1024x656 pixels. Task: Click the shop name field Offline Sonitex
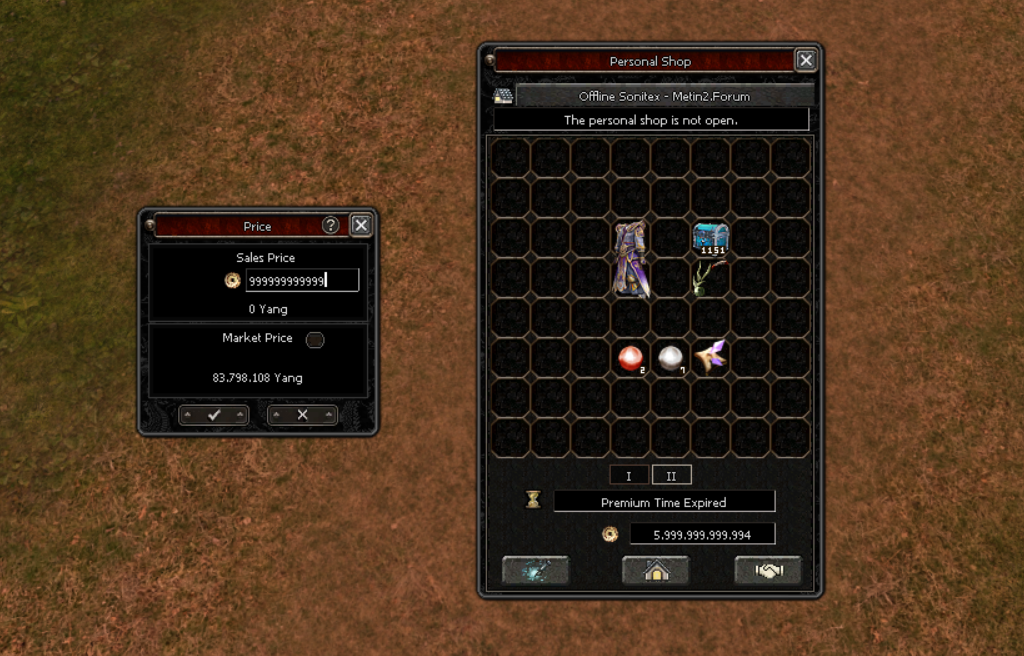664,97
